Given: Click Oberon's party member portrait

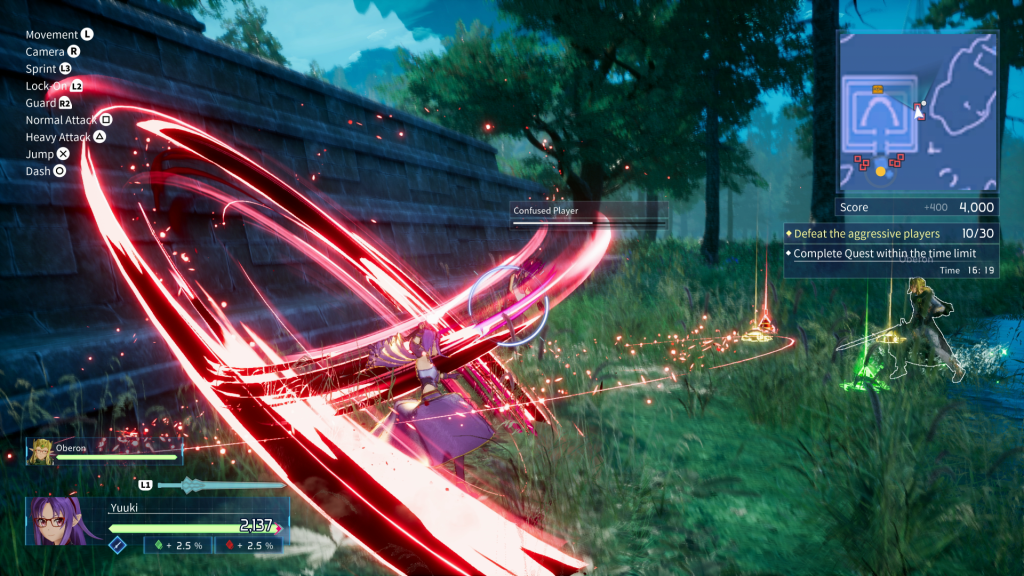Looking at the screenshot, I should [42, 453].
